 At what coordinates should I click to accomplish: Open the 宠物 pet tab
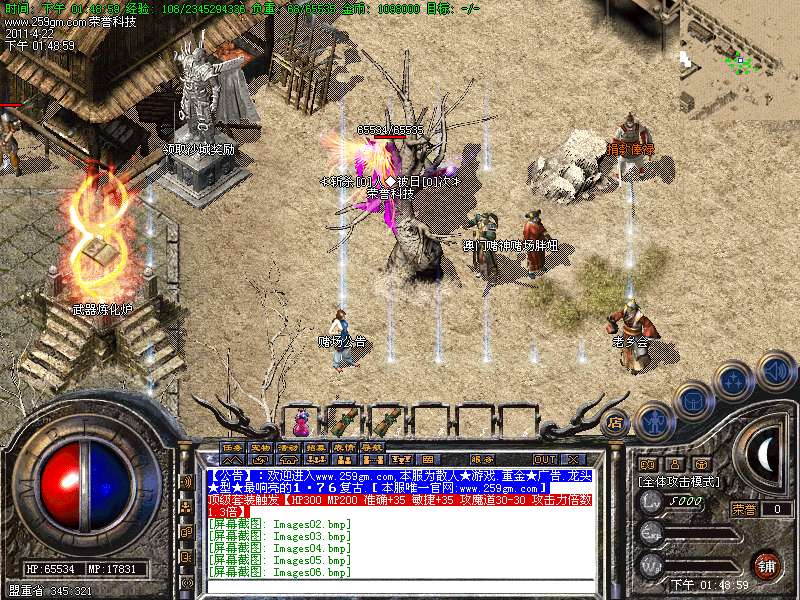260,447
